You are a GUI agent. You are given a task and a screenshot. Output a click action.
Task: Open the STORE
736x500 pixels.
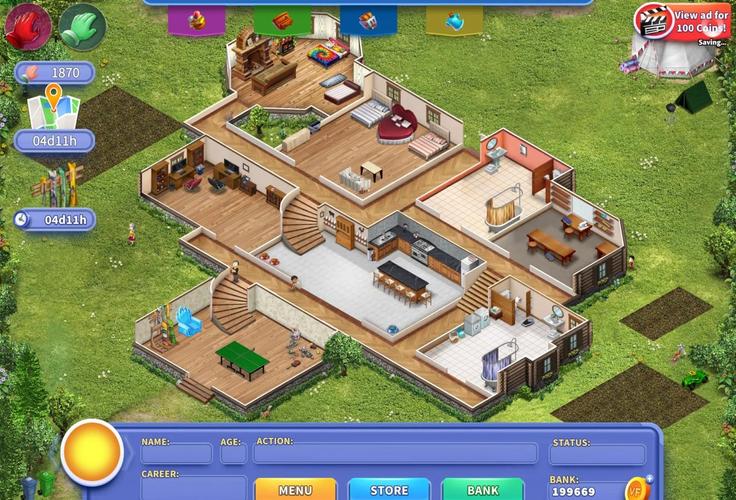tap(389, 490)
